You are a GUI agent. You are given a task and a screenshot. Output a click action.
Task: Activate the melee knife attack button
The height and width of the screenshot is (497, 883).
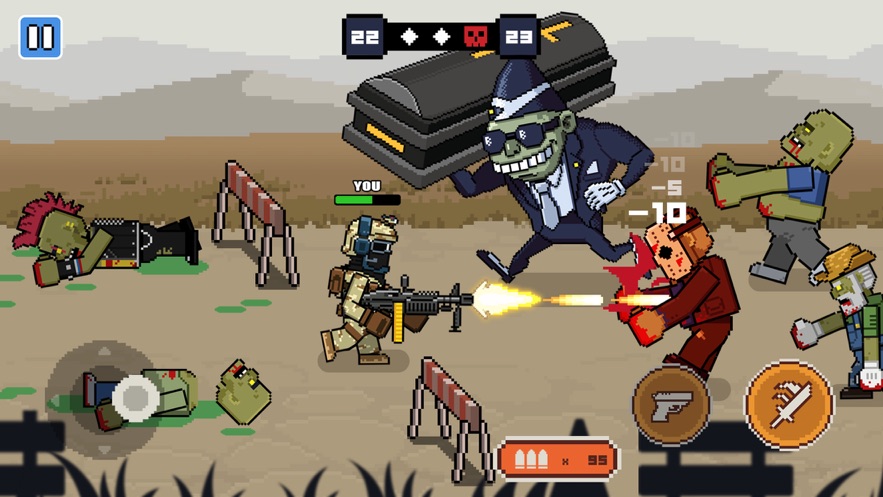click(789, 404)
